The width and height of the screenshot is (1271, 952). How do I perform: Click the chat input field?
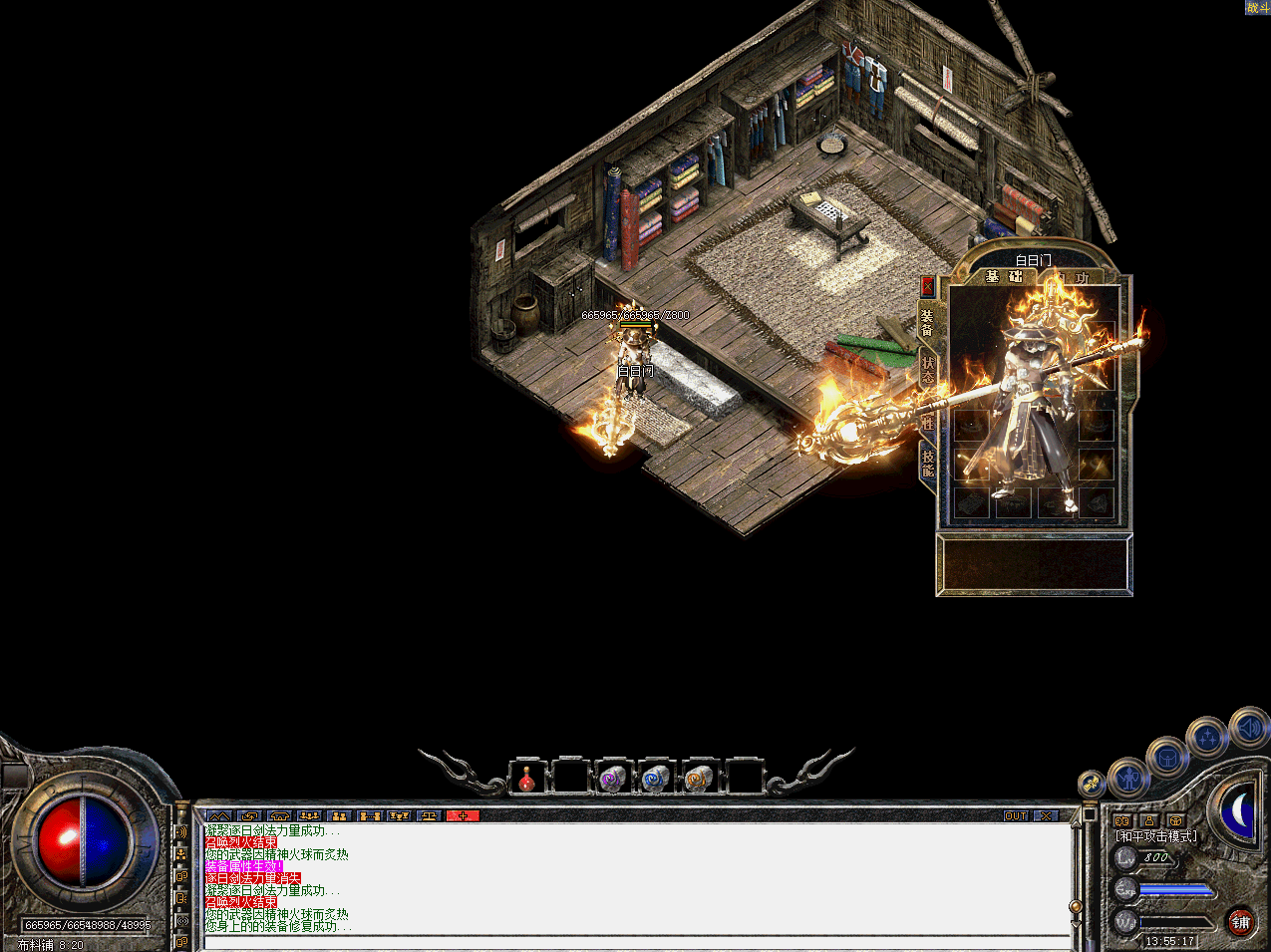pyautogui.click(x=638, y=942)
